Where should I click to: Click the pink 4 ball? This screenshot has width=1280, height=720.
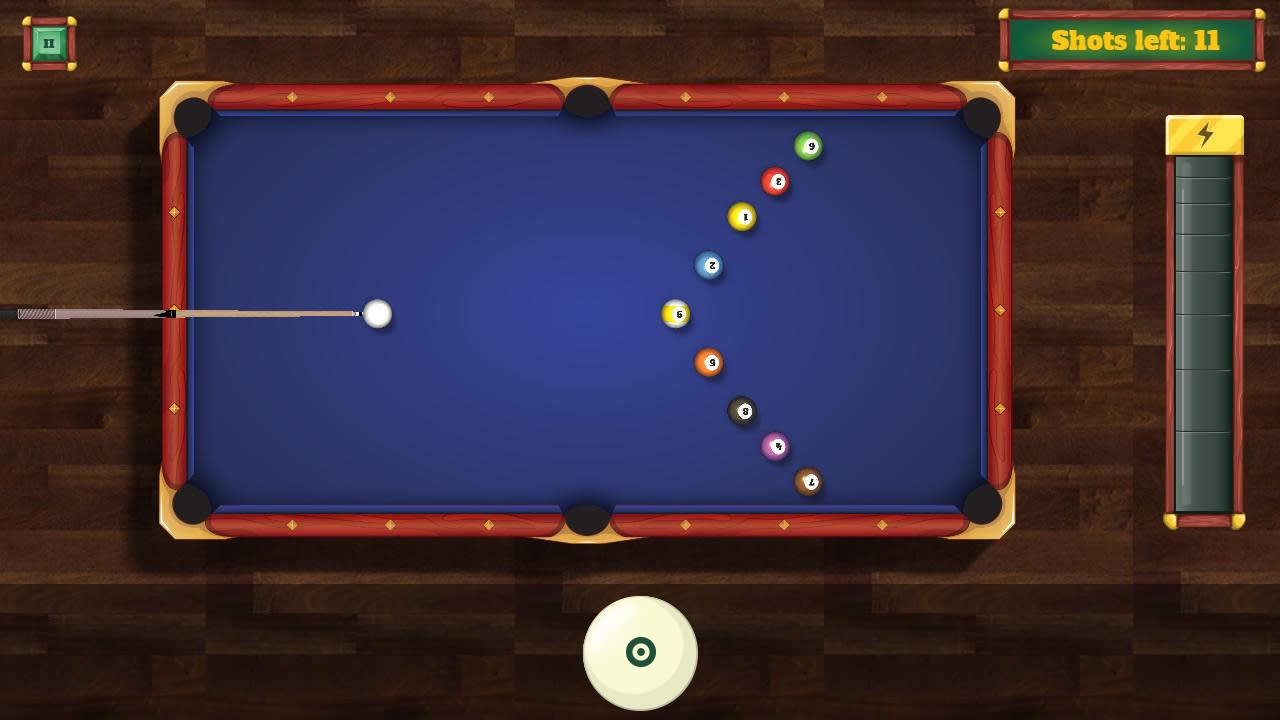[x=777, y=447]
